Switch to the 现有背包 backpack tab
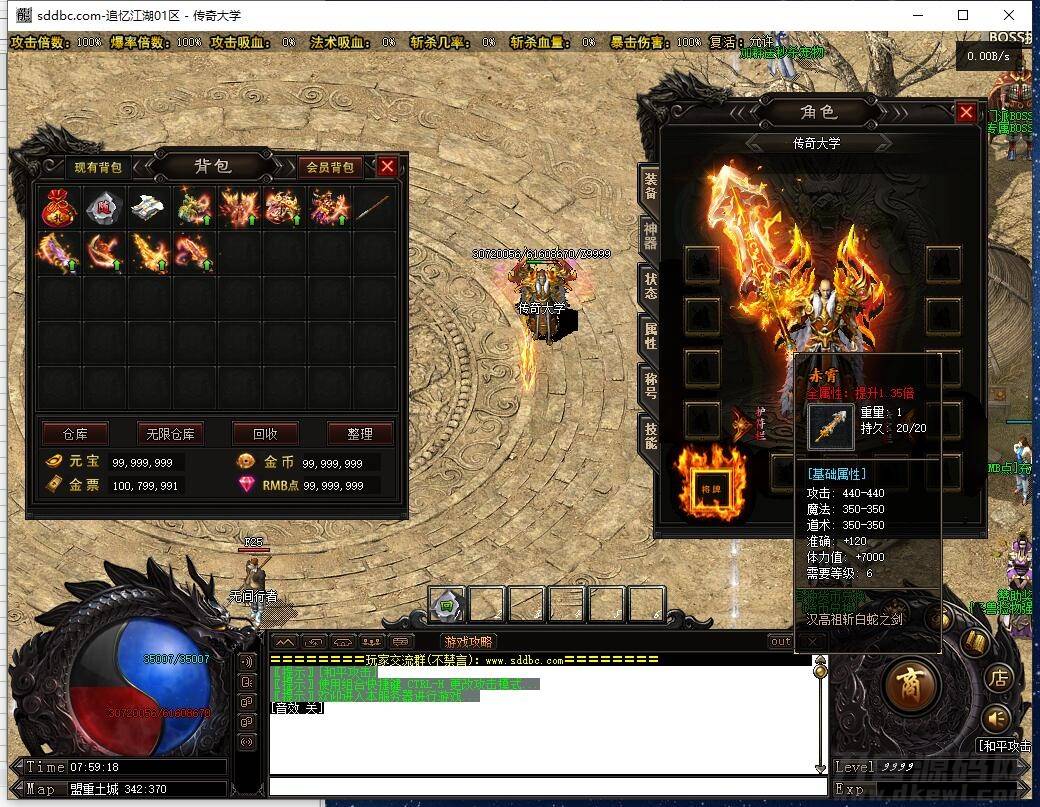Image resolution: width=1040 pixels, height=807 pixels. [x=98, y=168]
